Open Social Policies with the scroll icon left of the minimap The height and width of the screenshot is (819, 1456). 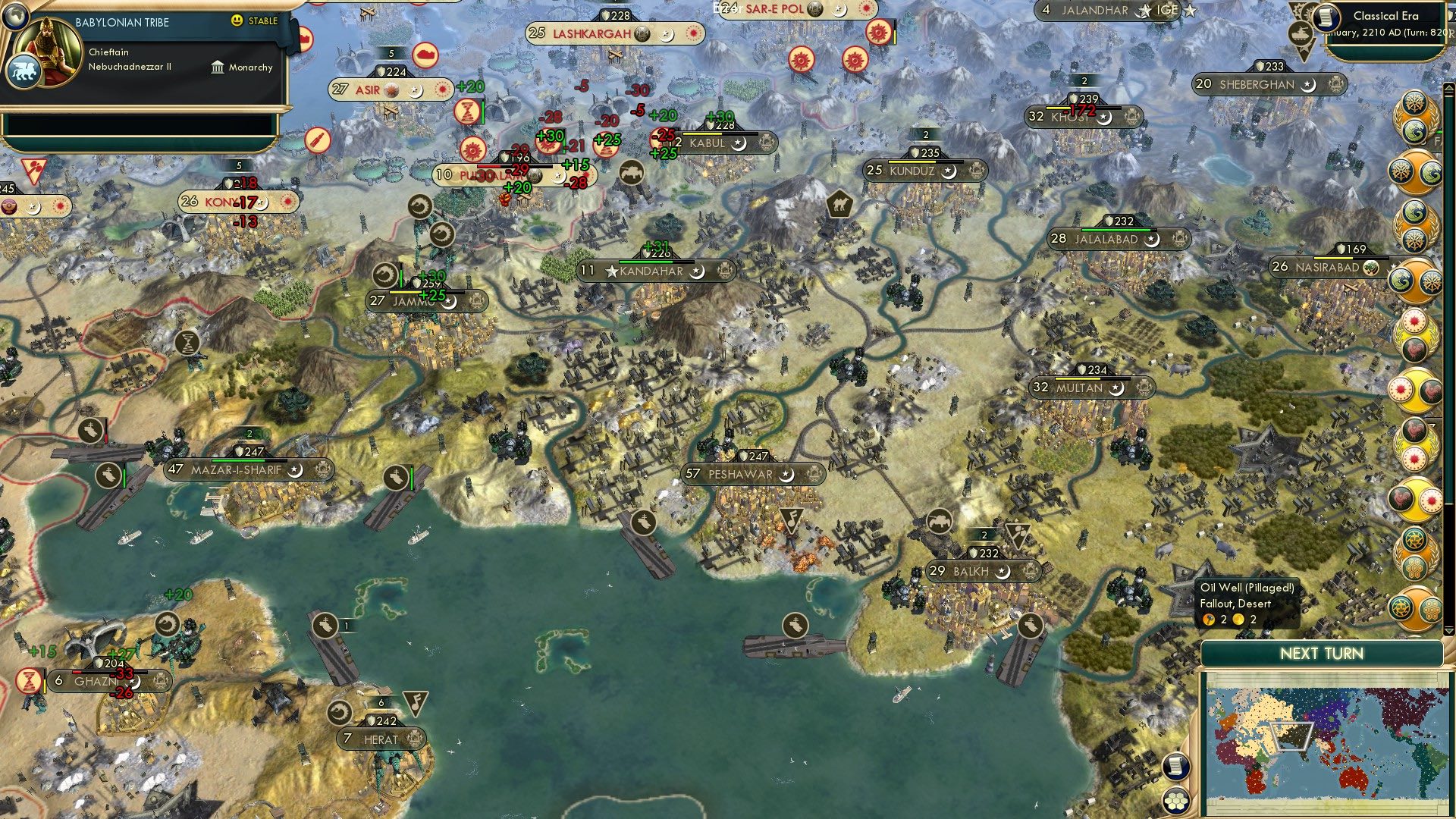pos(1176,767)
